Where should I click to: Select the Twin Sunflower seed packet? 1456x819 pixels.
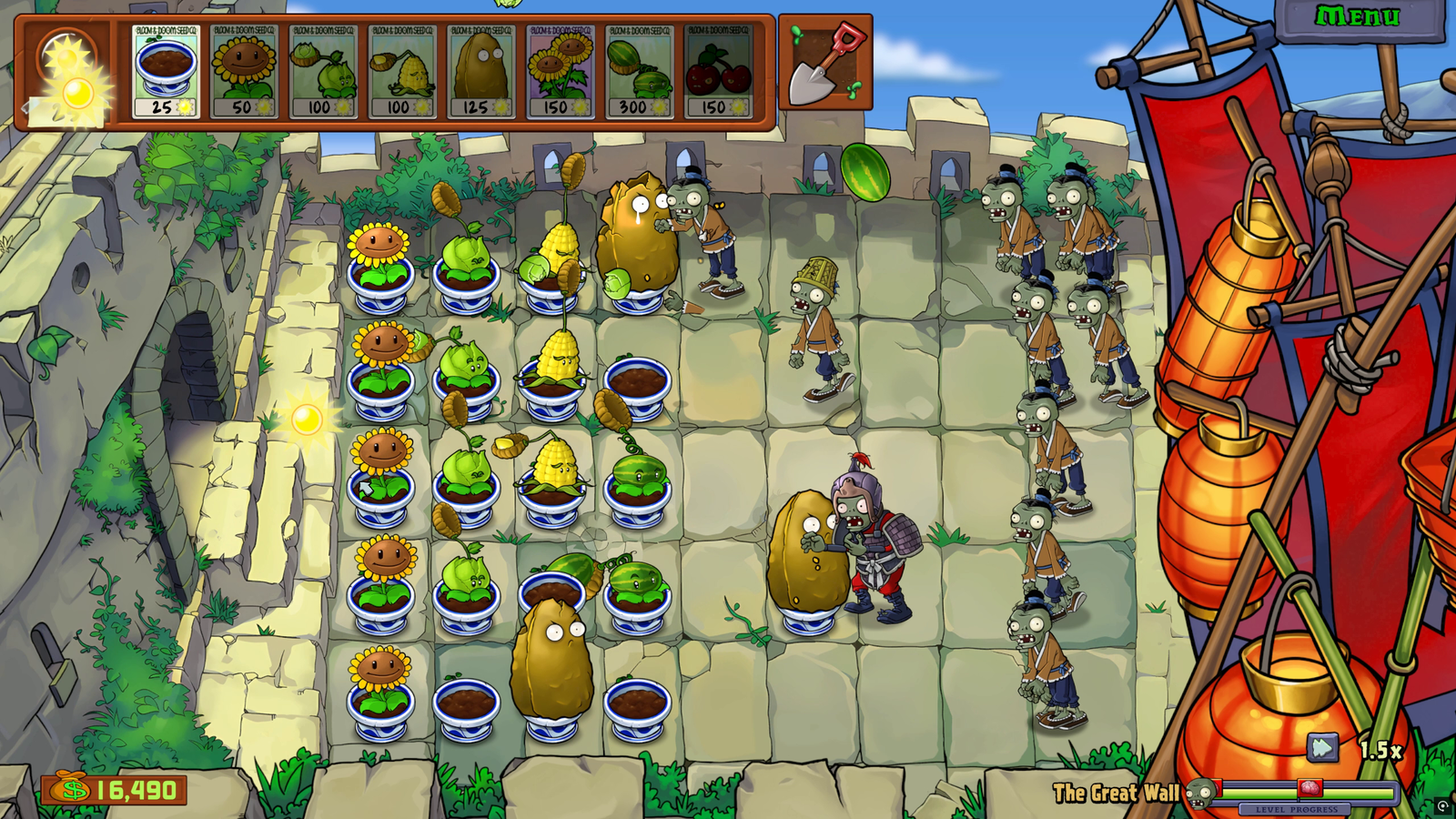pyautogui.click(x=560, y=71)
